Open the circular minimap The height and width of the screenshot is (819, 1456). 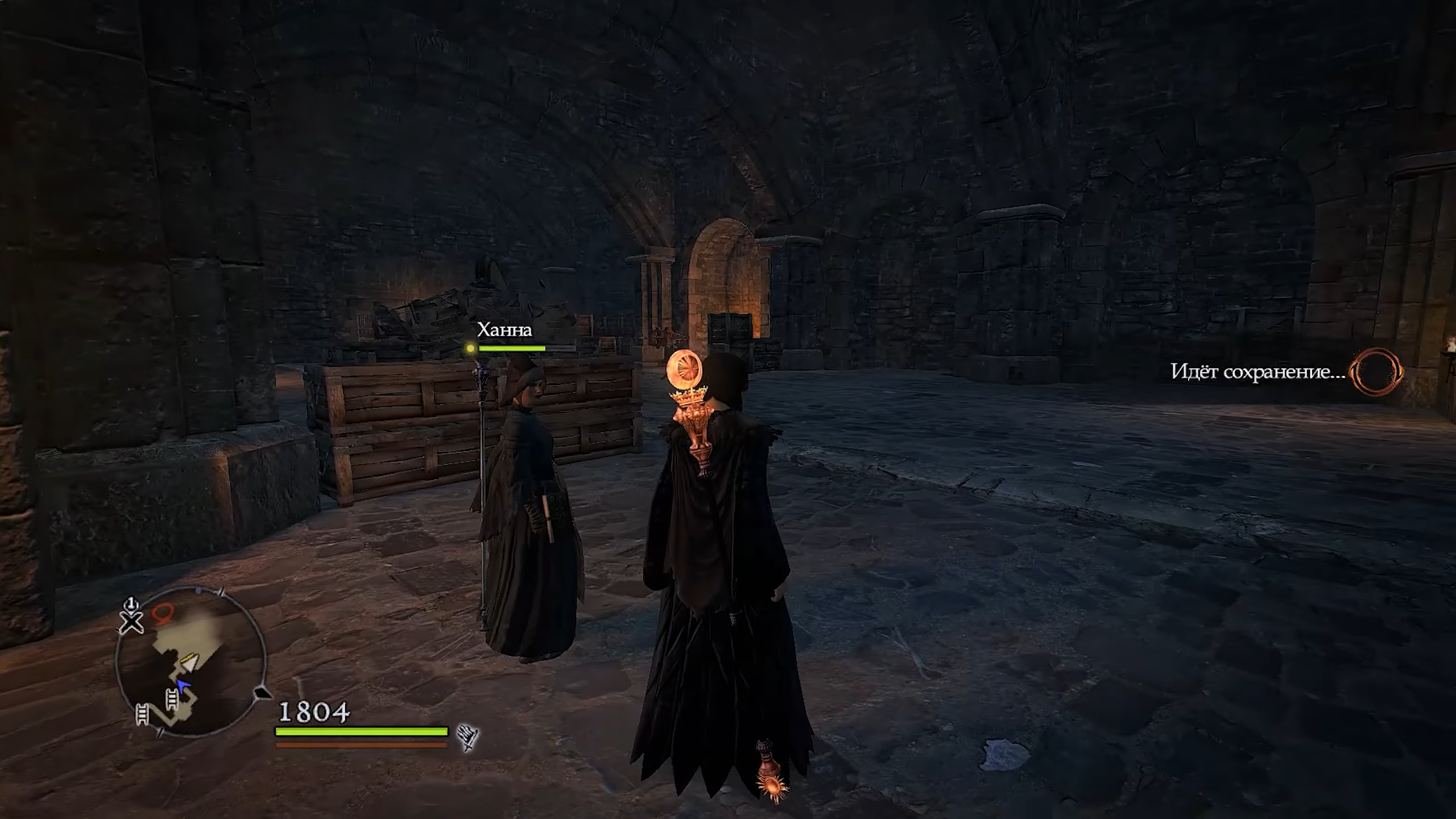191,663
